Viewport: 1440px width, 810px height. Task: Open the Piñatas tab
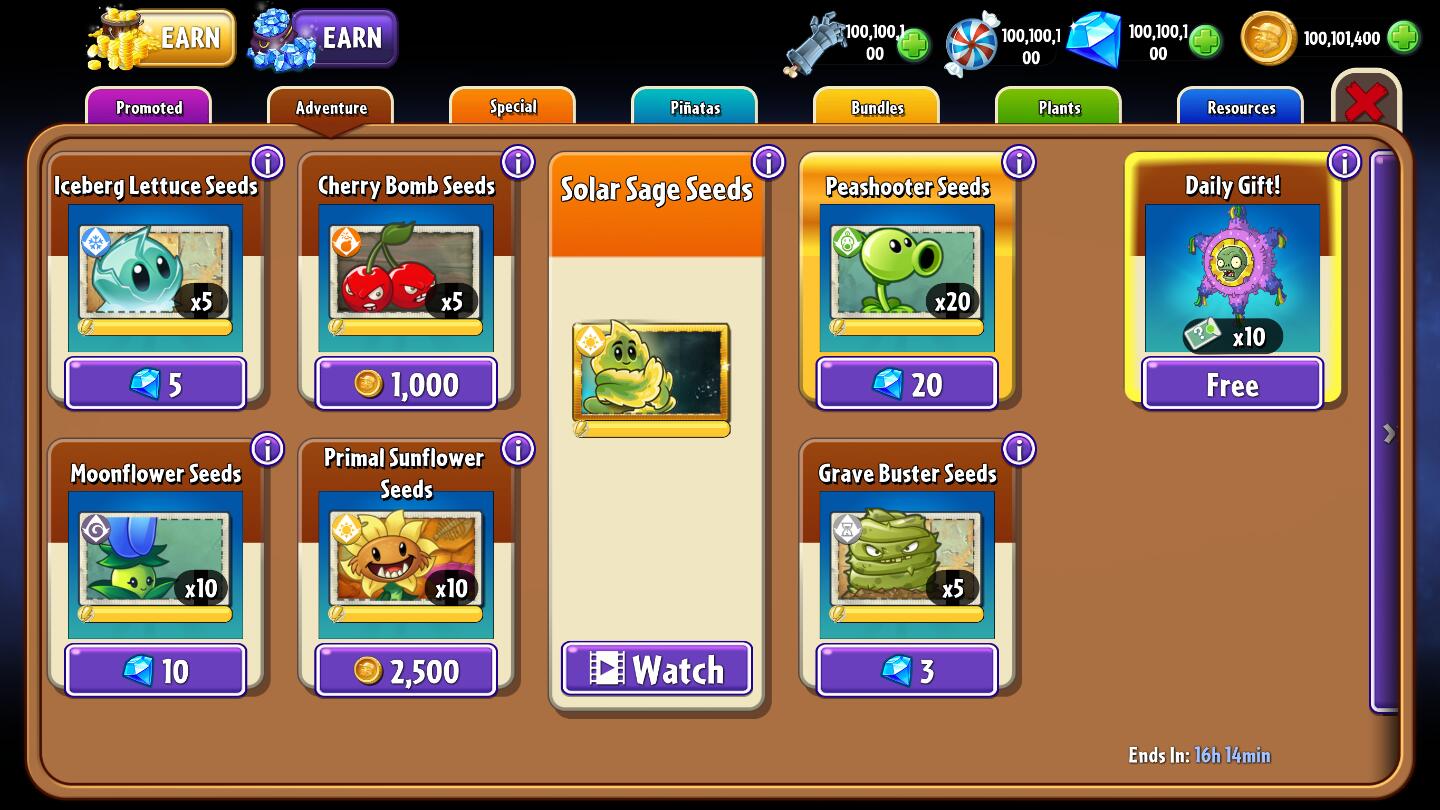click(x=694, y=107)
